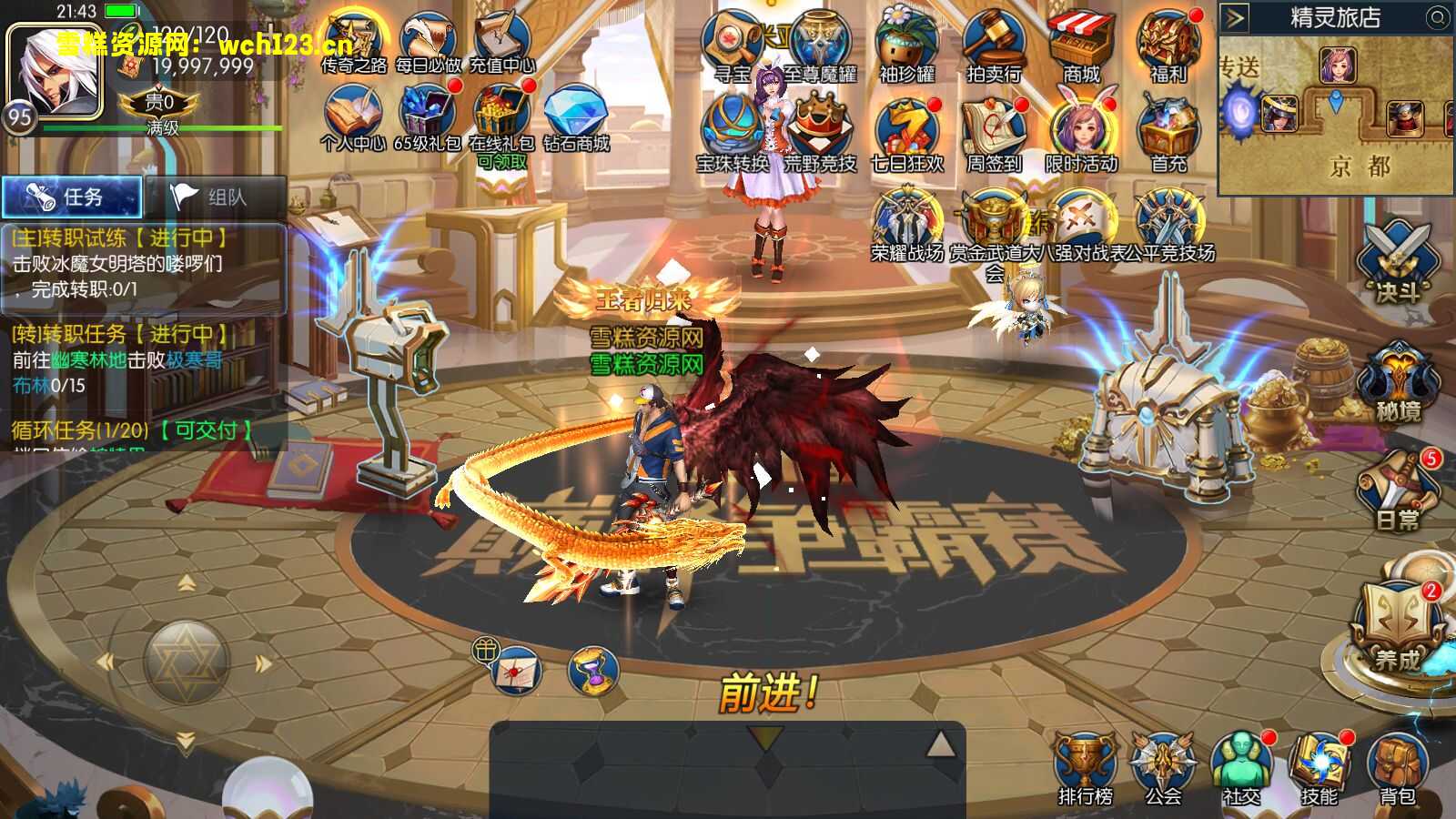The height and width of the screenshot is (819, 1456).
Task: Open the 社交 social menu
Action: click(1241, 768)
